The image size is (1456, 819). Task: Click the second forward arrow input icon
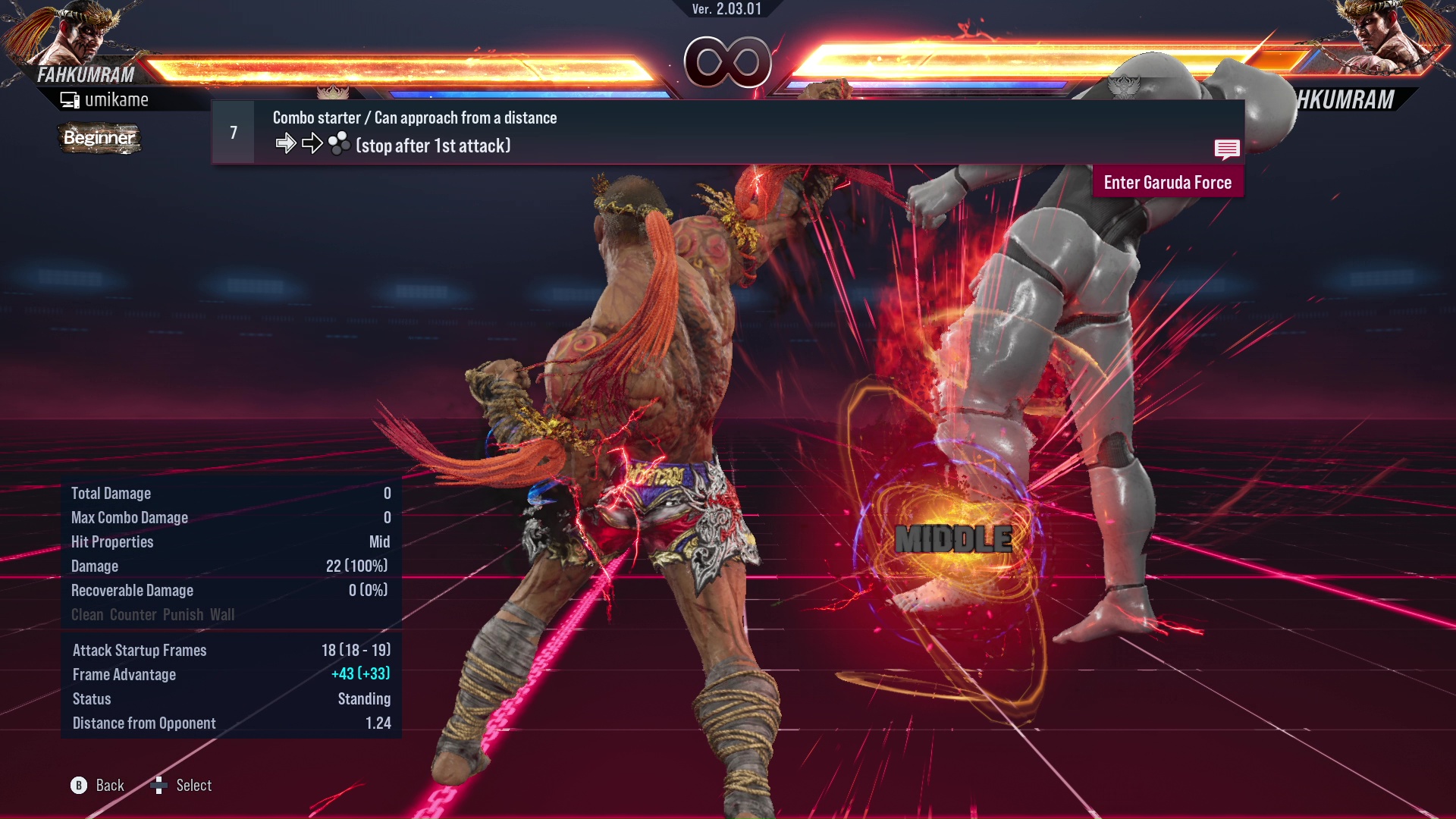tap(311, 142)
